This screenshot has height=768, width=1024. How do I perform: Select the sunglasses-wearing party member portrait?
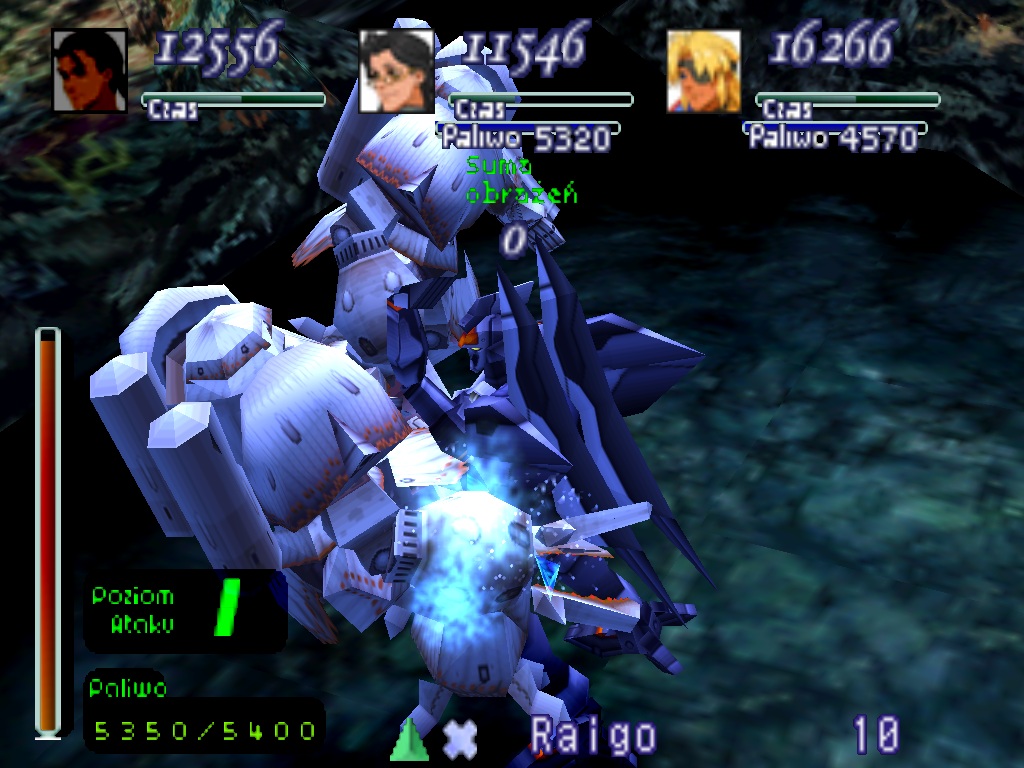(x=90, y=70)
